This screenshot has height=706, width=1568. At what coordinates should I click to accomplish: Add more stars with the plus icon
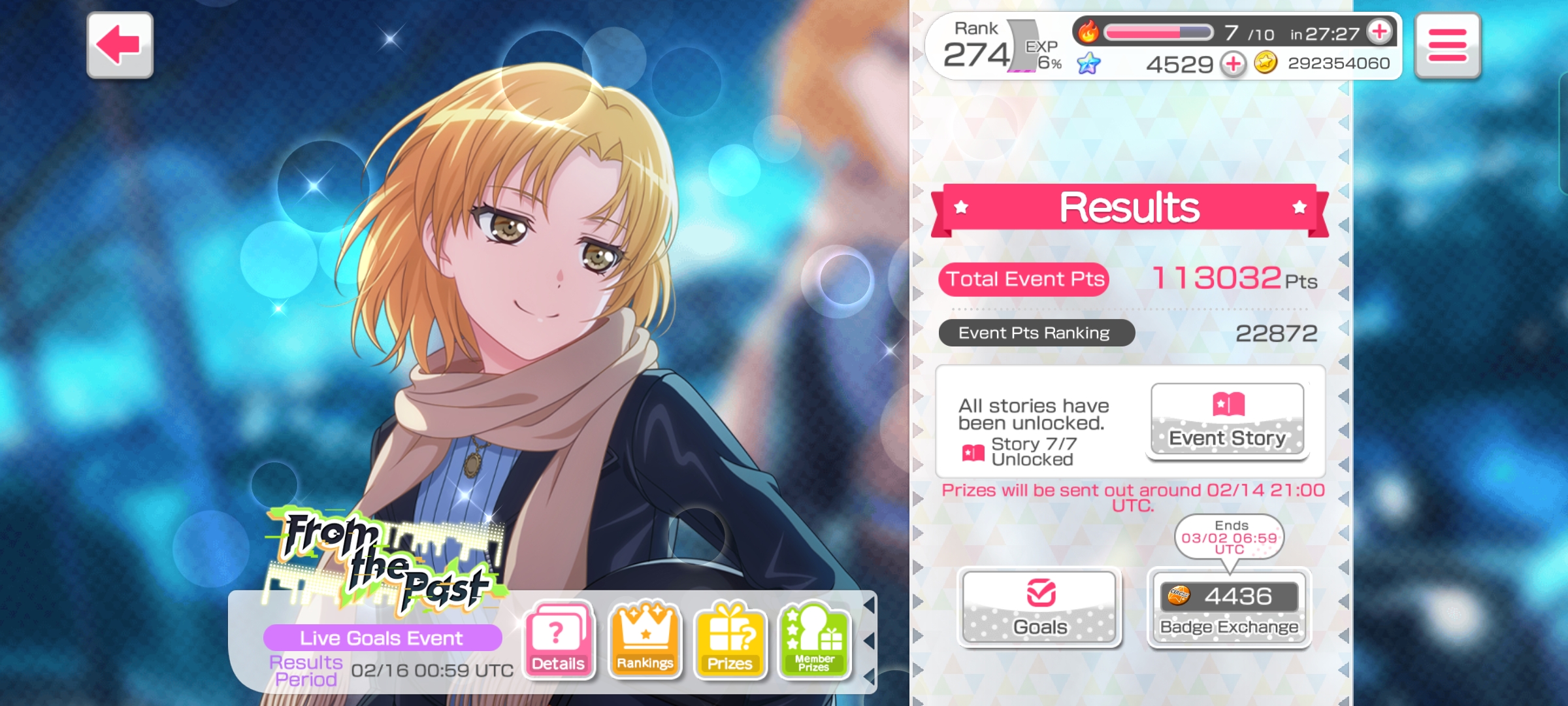click(x=1233, y=64)
